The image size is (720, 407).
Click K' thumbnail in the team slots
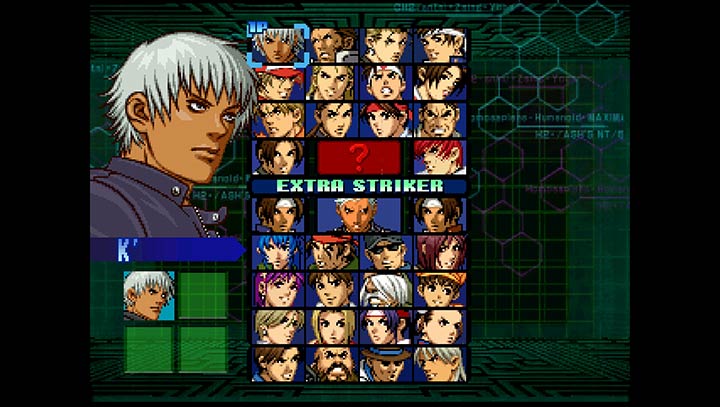click(149, 296)
